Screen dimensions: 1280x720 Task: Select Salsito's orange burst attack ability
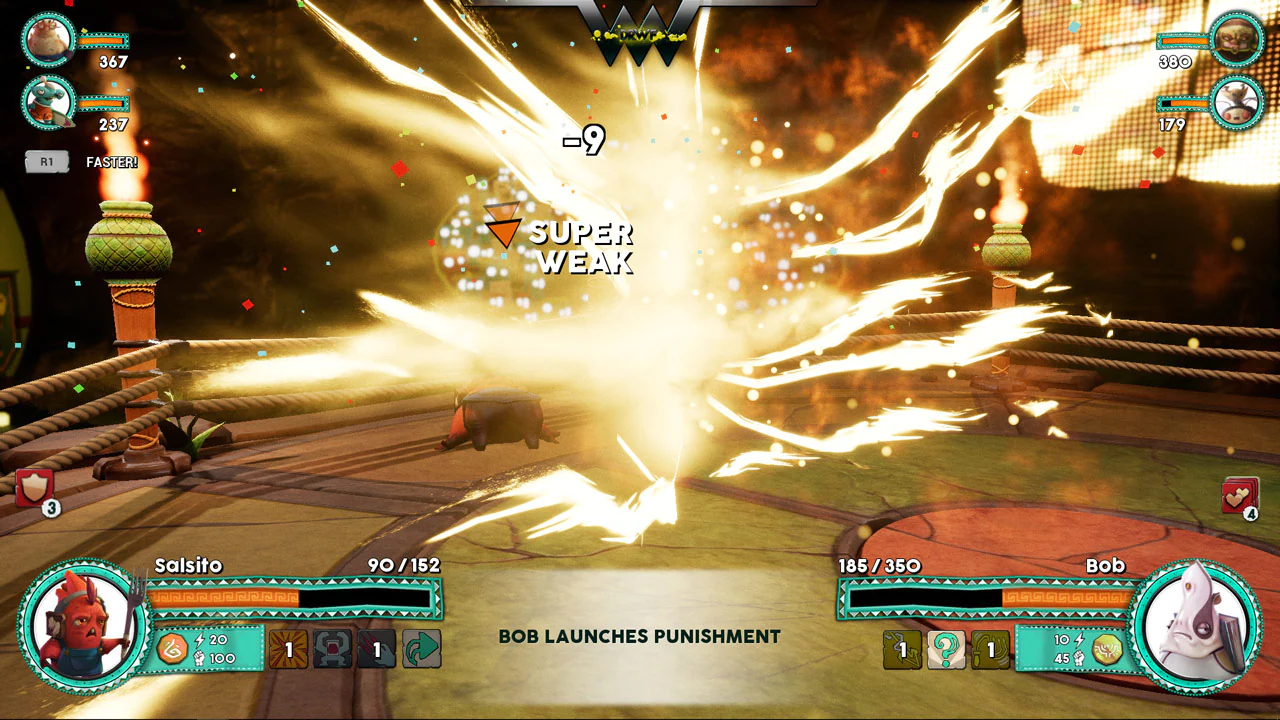290,649
